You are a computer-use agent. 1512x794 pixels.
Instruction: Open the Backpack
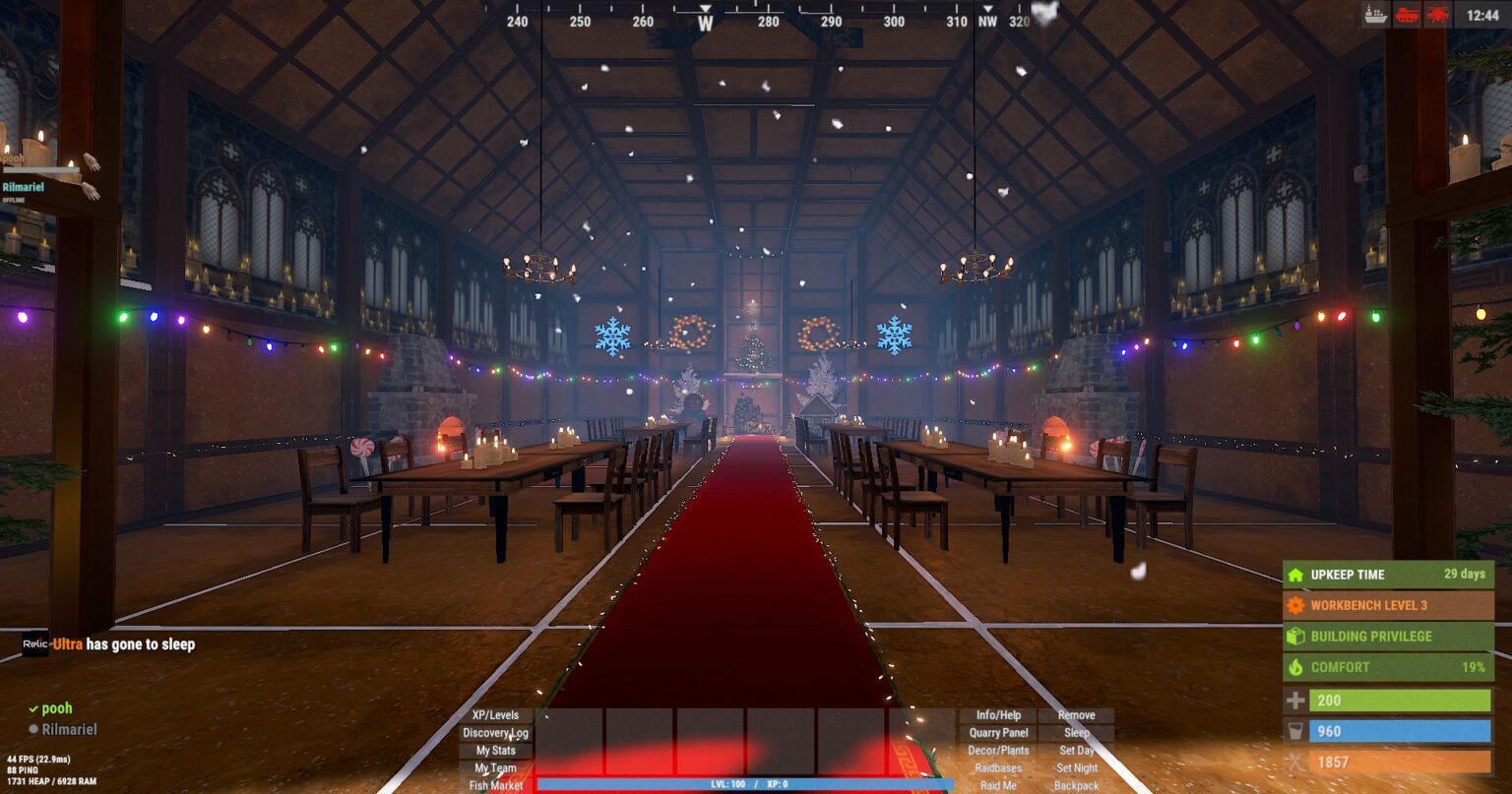1076,785
